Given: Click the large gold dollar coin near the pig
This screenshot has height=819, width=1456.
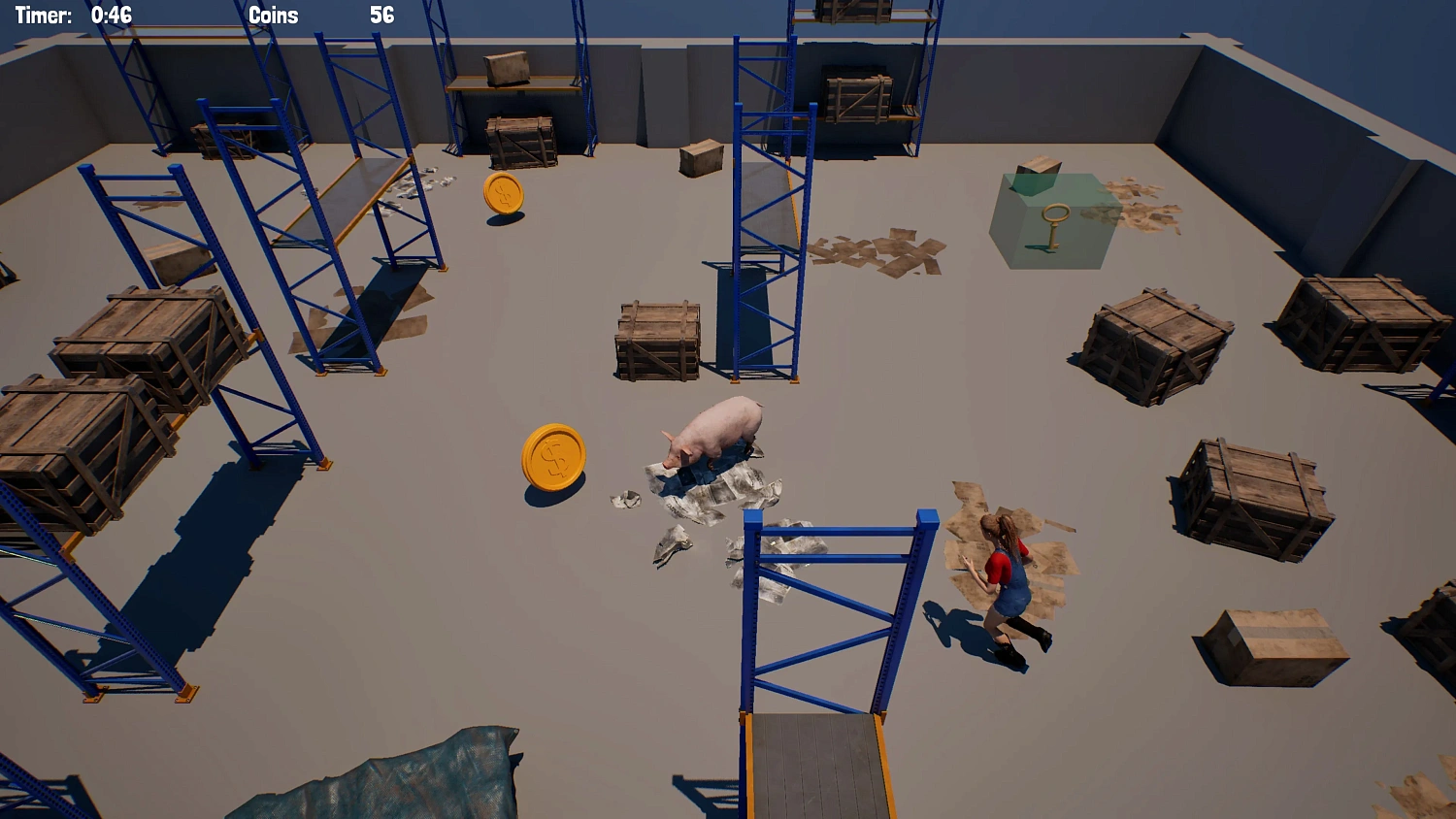Looking at the screenshot, I should [553, 456].
